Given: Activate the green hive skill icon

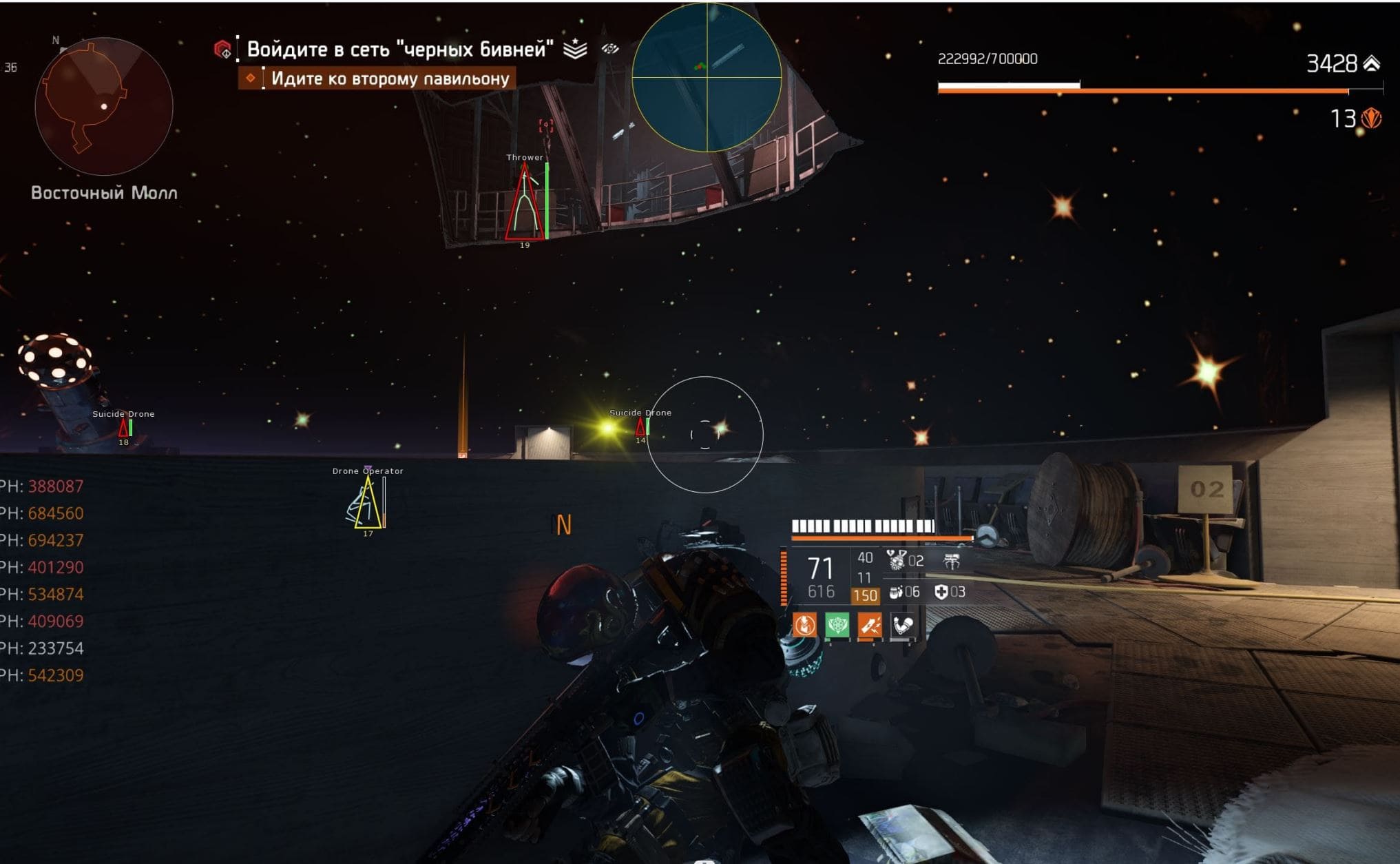Looking at the screenshot, I should [x=837, y=625].
